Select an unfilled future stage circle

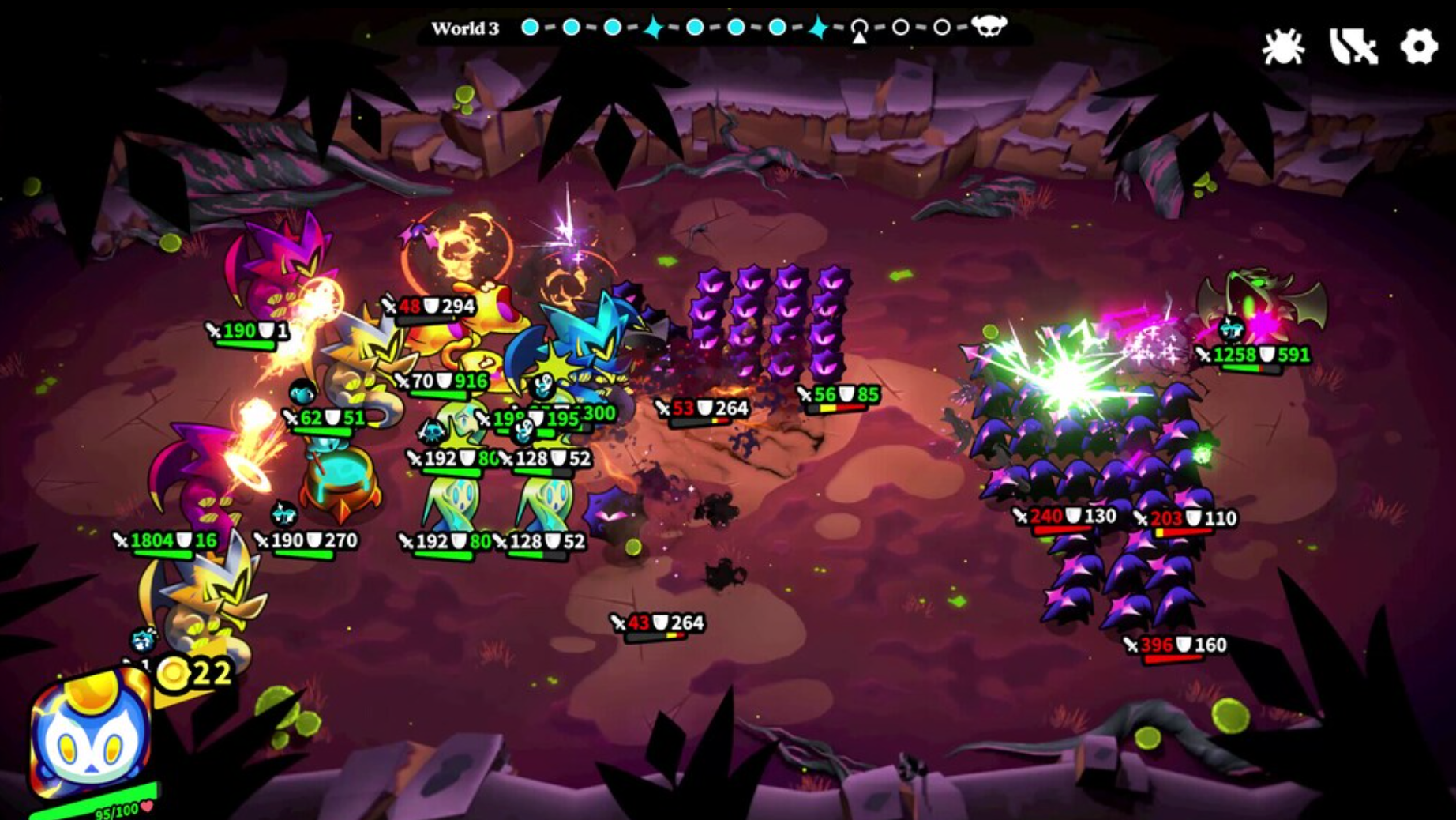coord(901,28)
